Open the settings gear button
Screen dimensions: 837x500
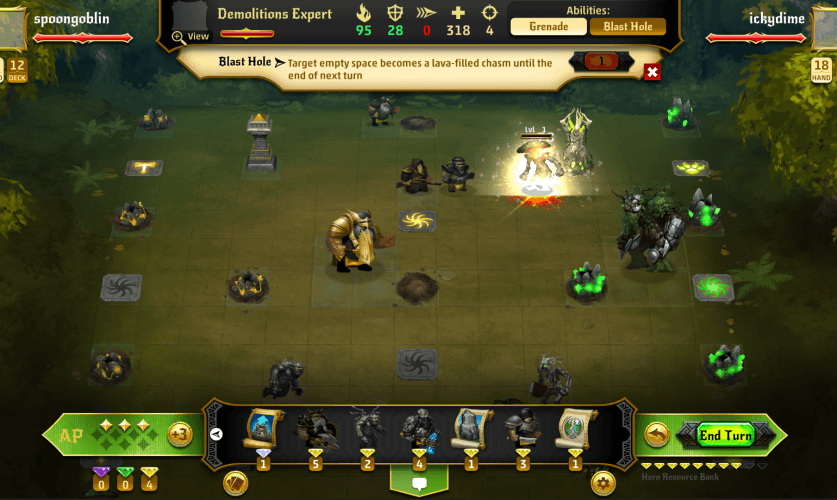[x=603, y=483]
